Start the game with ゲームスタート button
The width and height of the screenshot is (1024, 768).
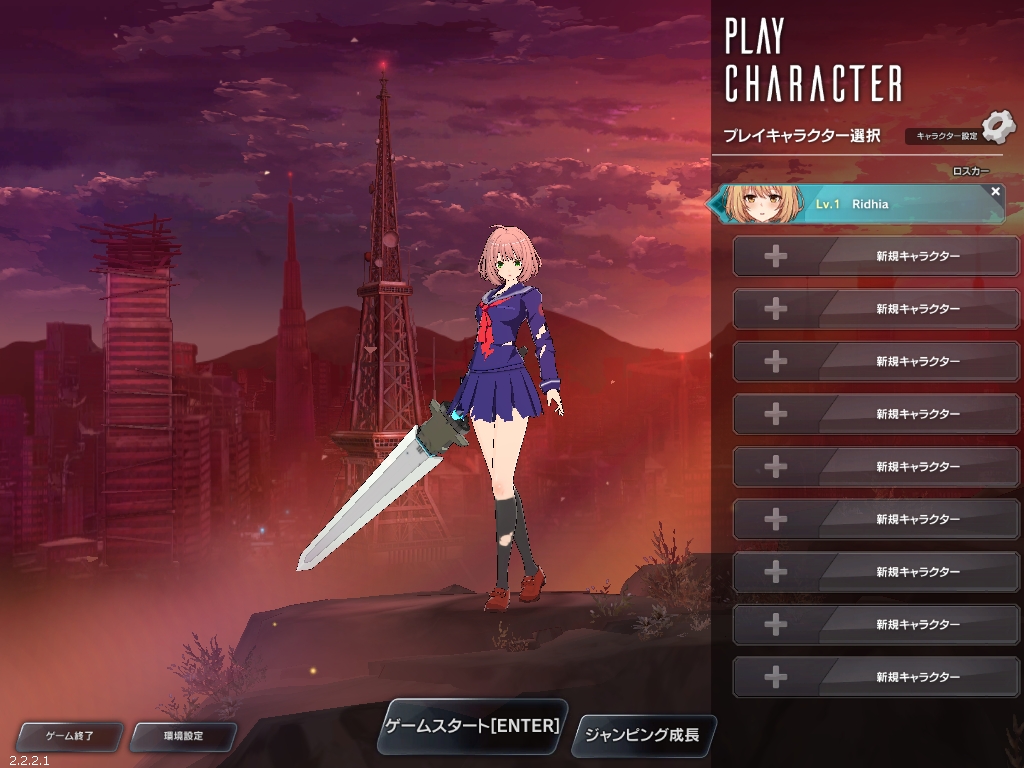click(x=473, y=726)
